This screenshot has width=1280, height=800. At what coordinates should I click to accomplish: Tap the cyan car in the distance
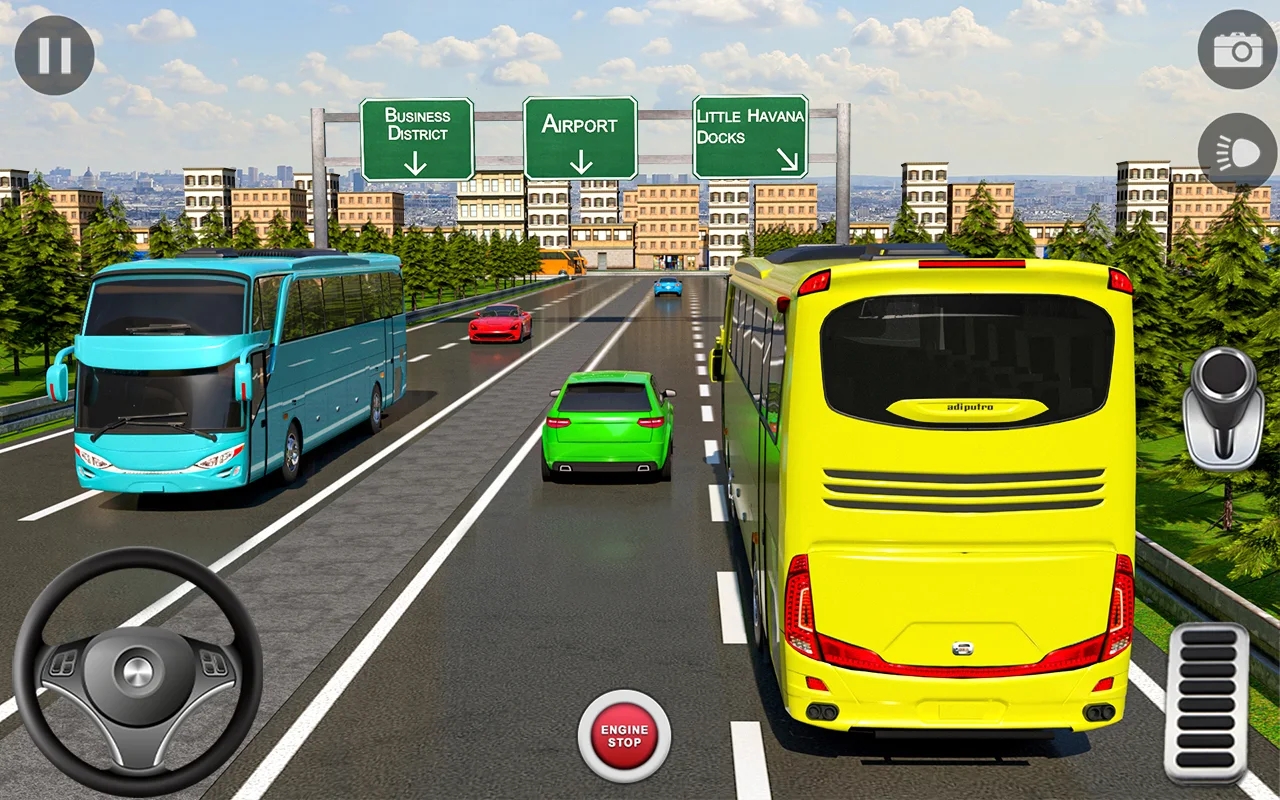click(668, 289)
